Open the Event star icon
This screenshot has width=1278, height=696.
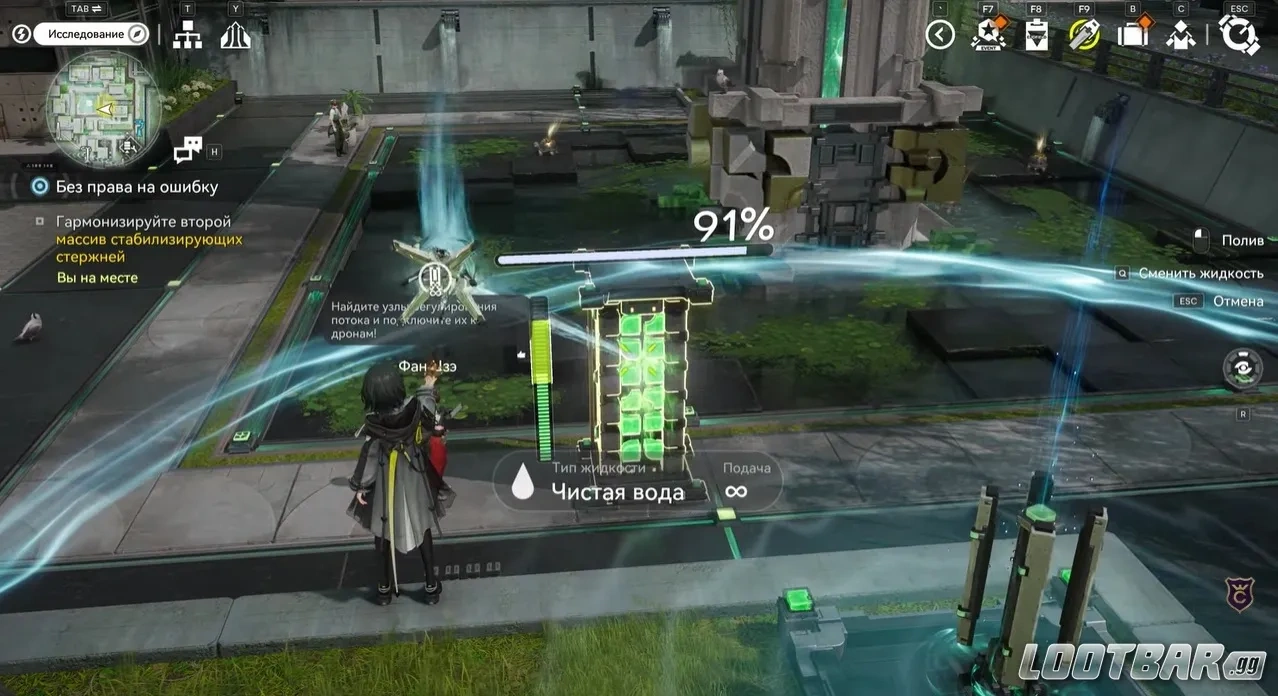(x=988, y=36)
